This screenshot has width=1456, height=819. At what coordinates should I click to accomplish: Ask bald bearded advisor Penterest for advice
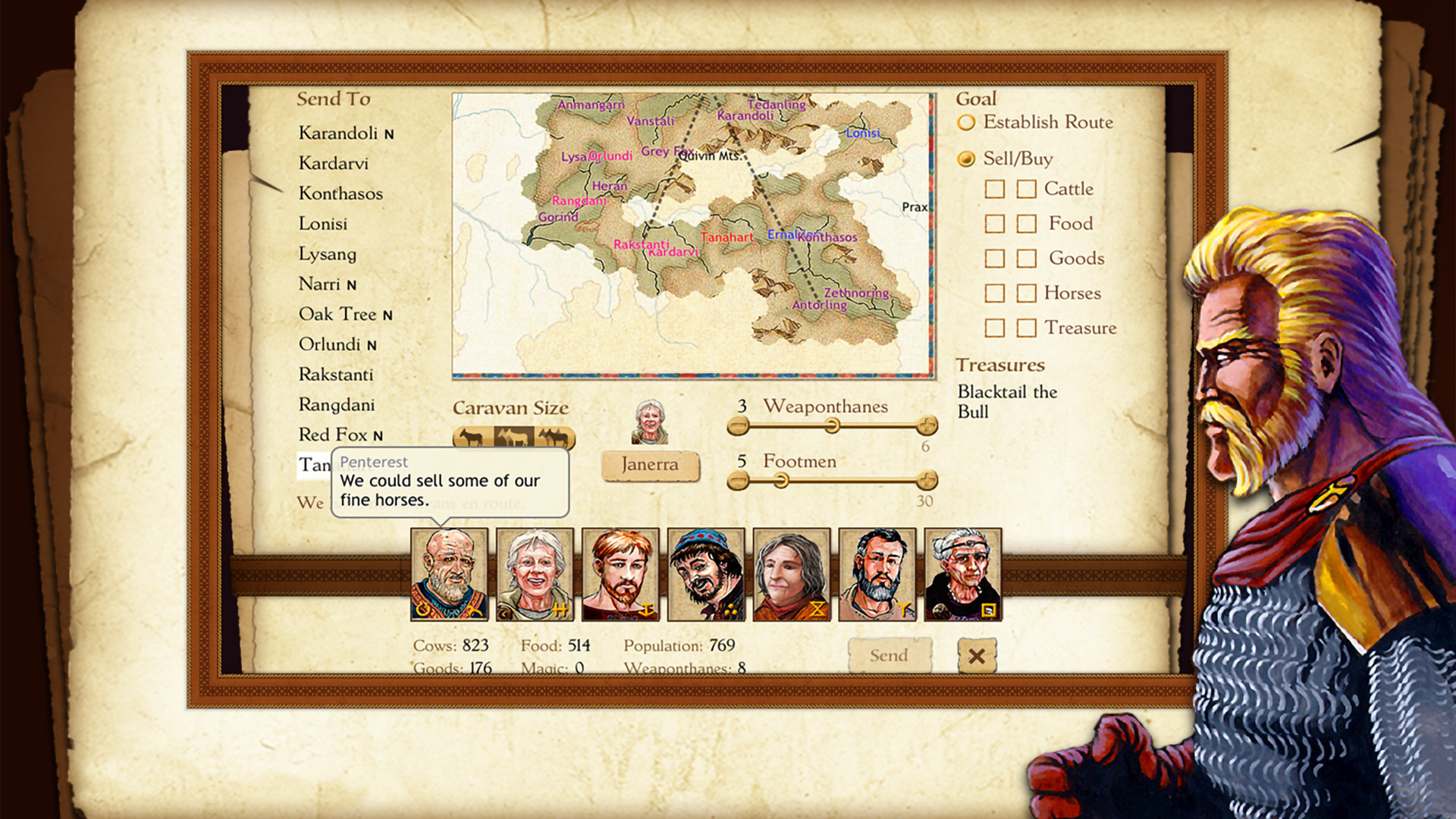449,575
